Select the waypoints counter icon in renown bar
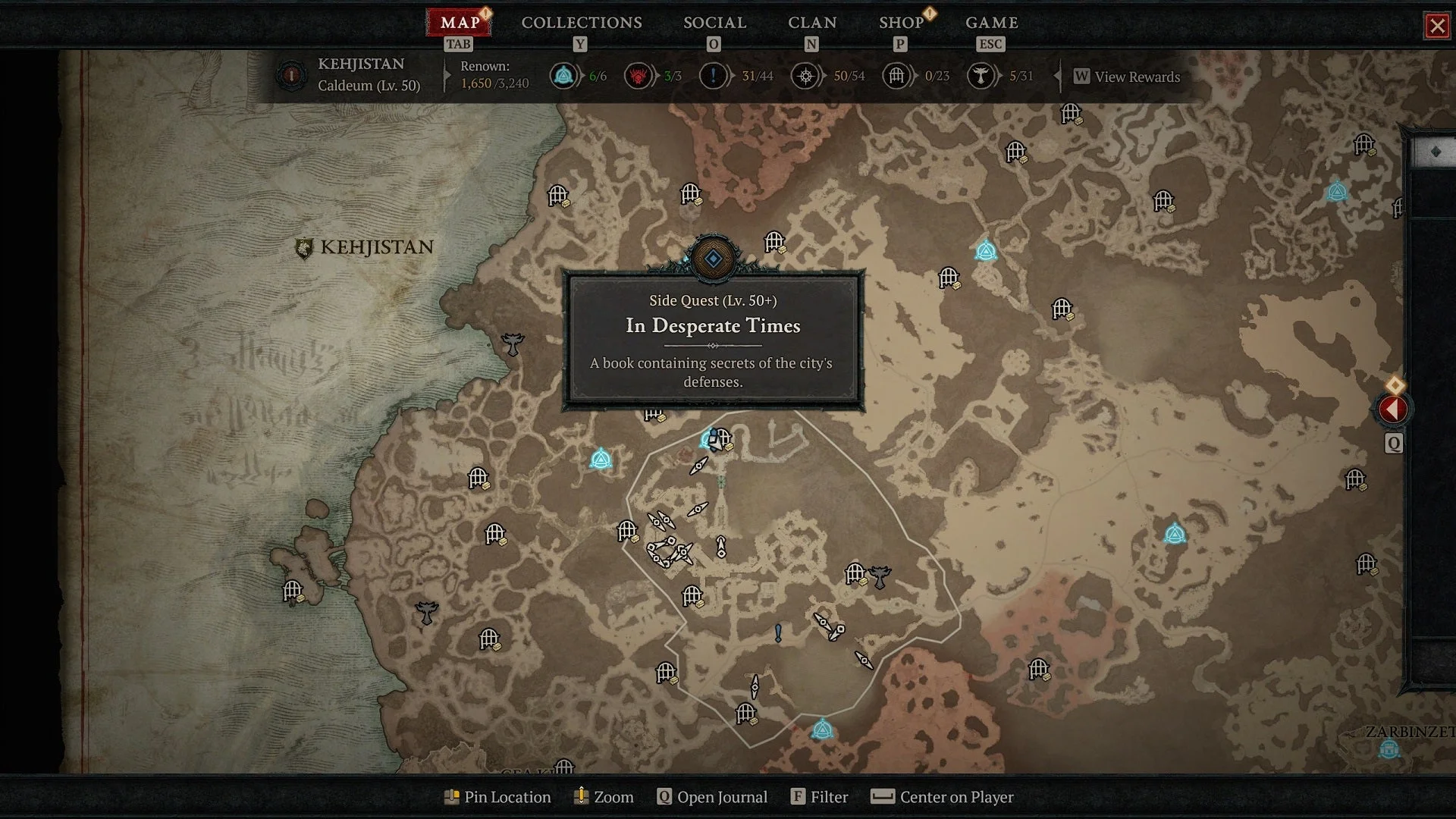The image size is (1456, 819). 563,76
